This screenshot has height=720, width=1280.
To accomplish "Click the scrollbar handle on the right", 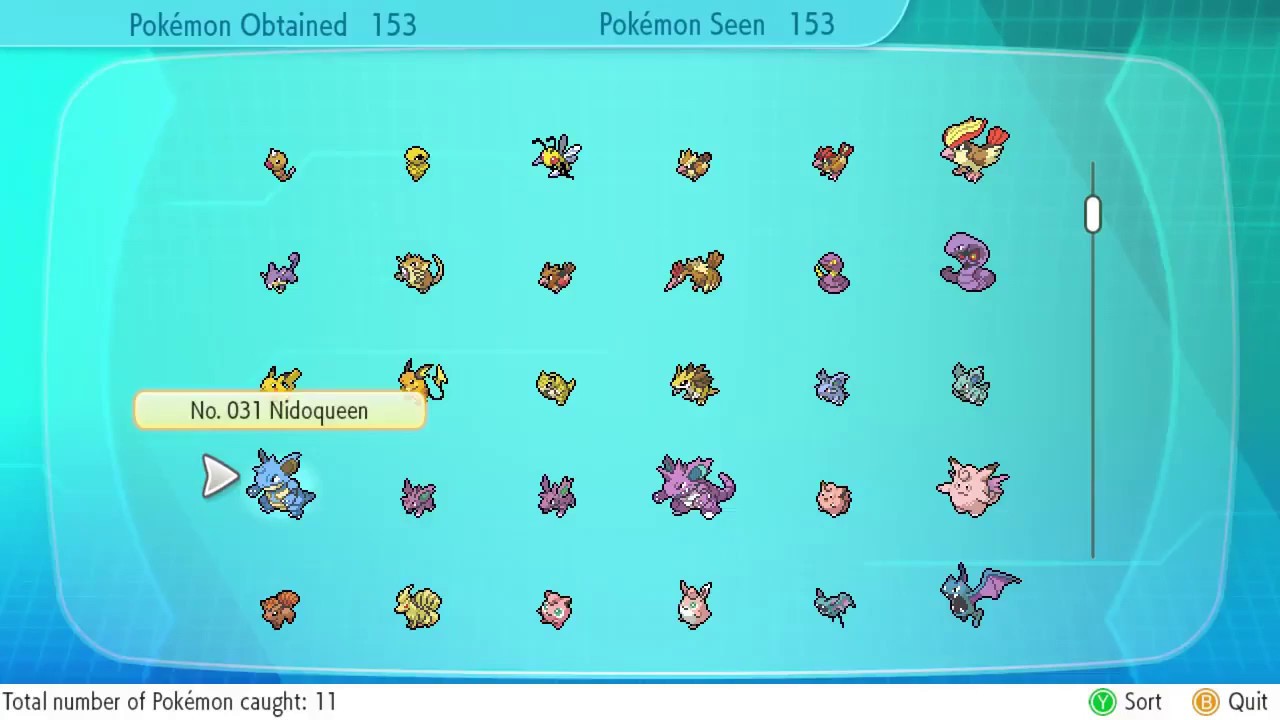I will tap(1092, 213).
